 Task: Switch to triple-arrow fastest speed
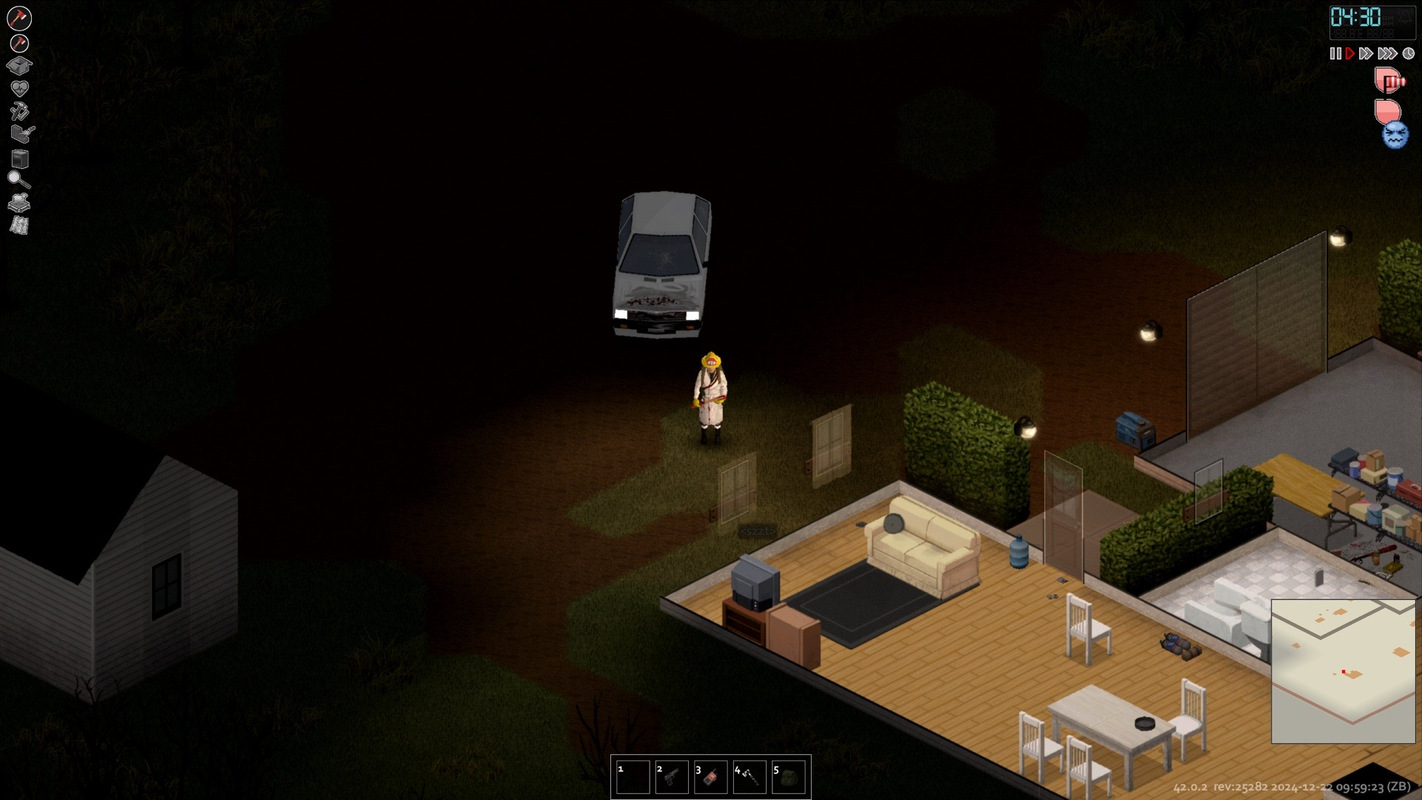1387,54
